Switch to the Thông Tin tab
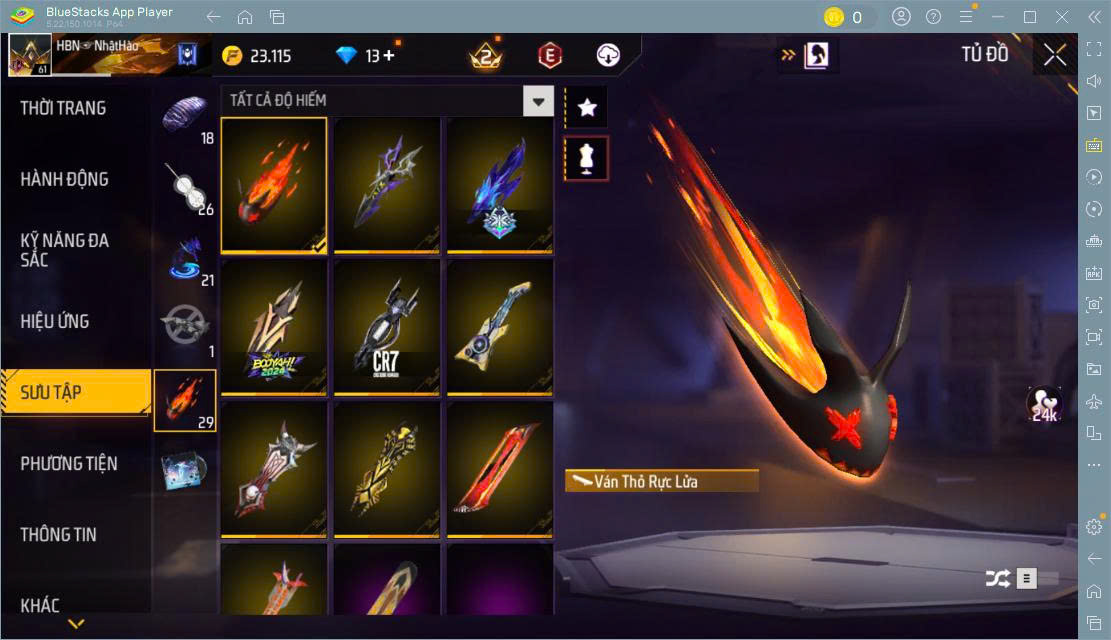 point(59,534)
